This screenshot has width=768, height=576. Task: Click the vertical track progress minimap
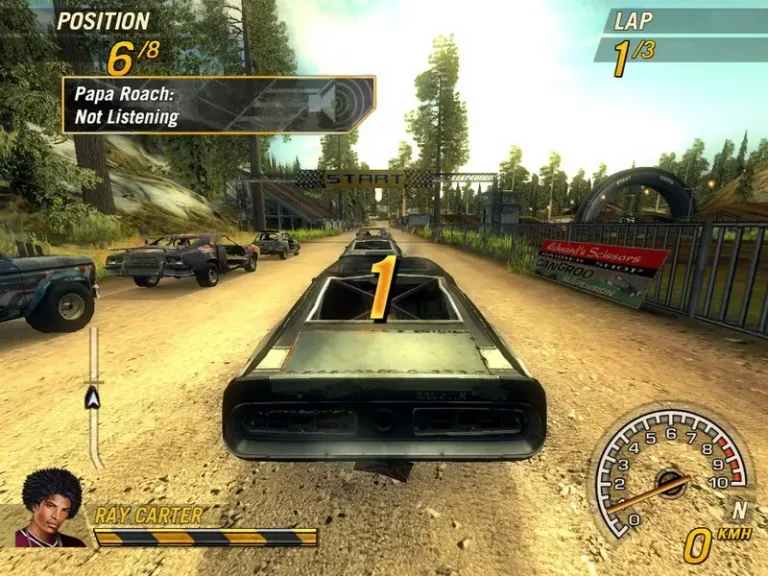pos(94,398)
